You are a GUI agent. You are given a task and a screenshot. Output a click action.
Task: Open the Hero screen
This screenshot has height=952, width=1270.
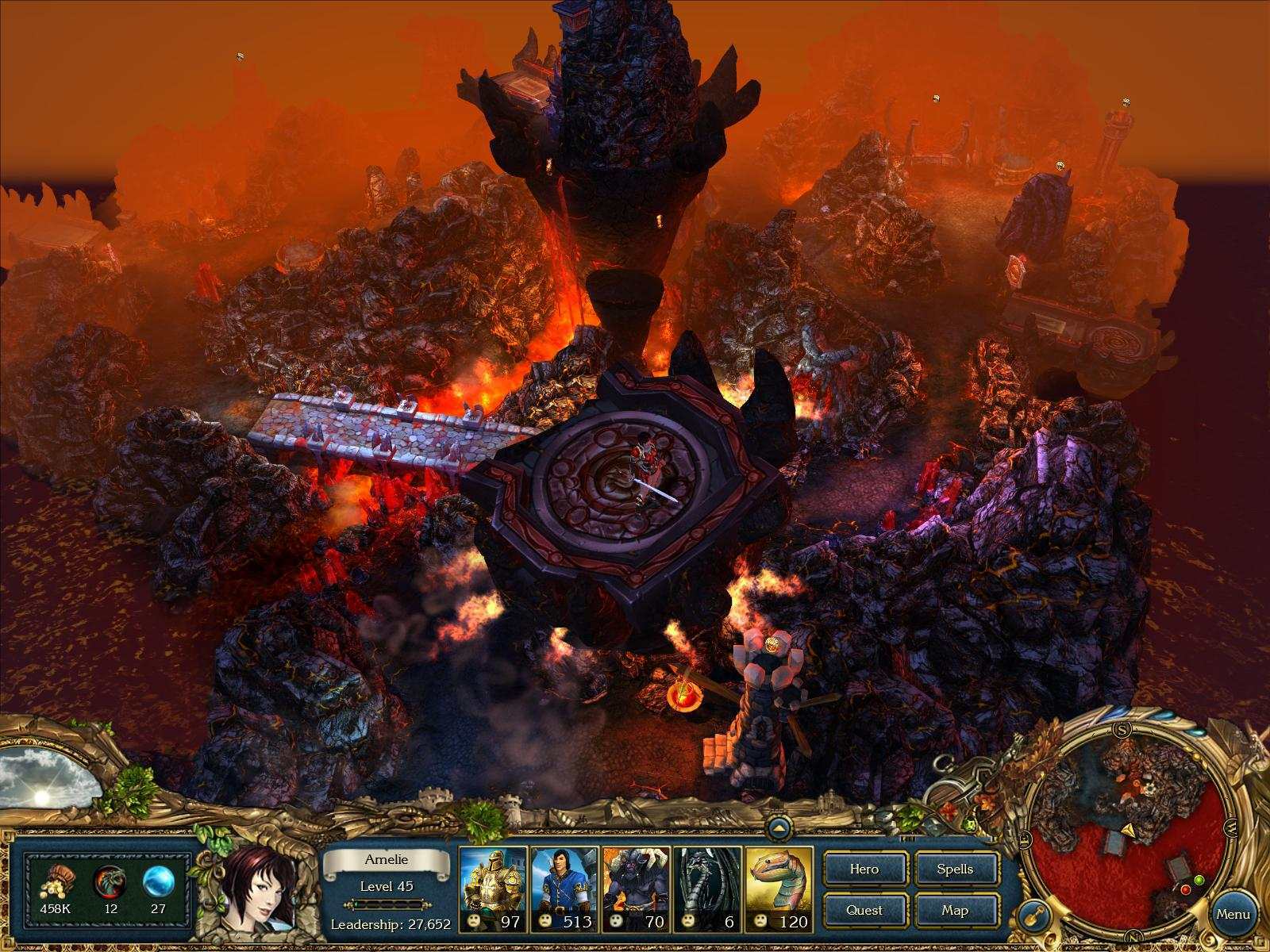click(x=864, y=869)
